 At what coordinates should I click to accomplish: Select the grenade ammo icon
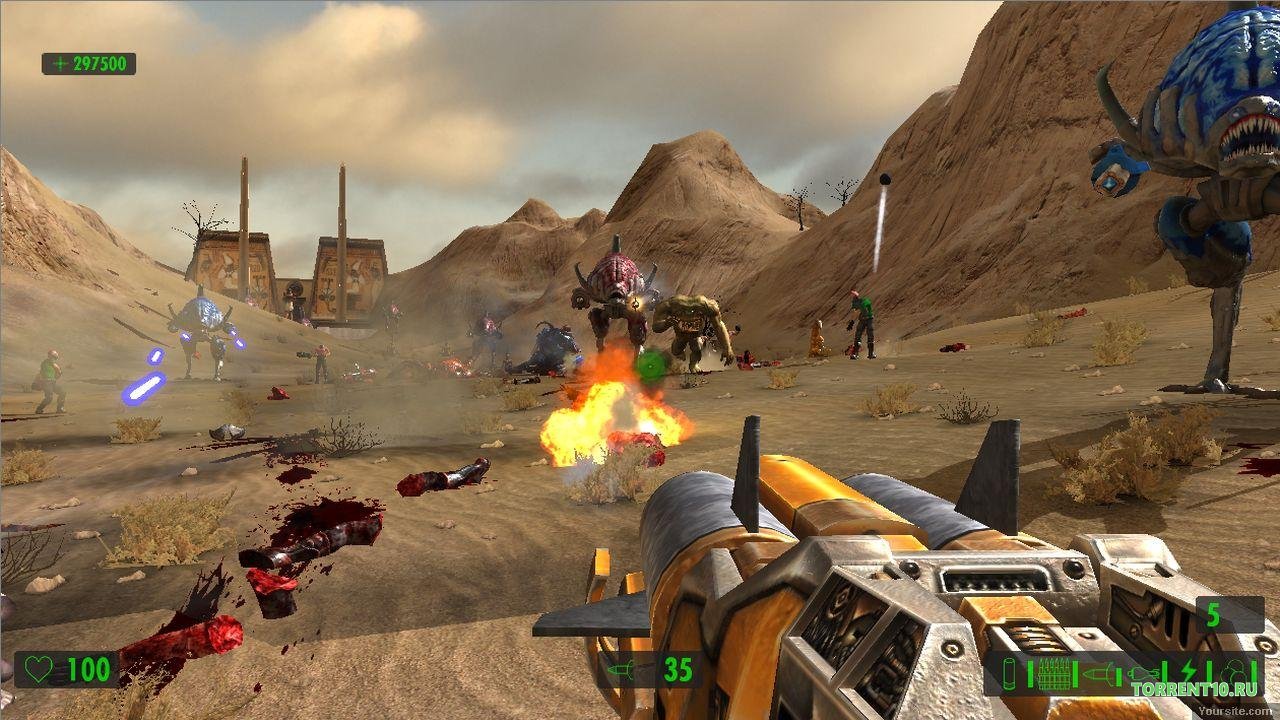(x=1143, y=674)
